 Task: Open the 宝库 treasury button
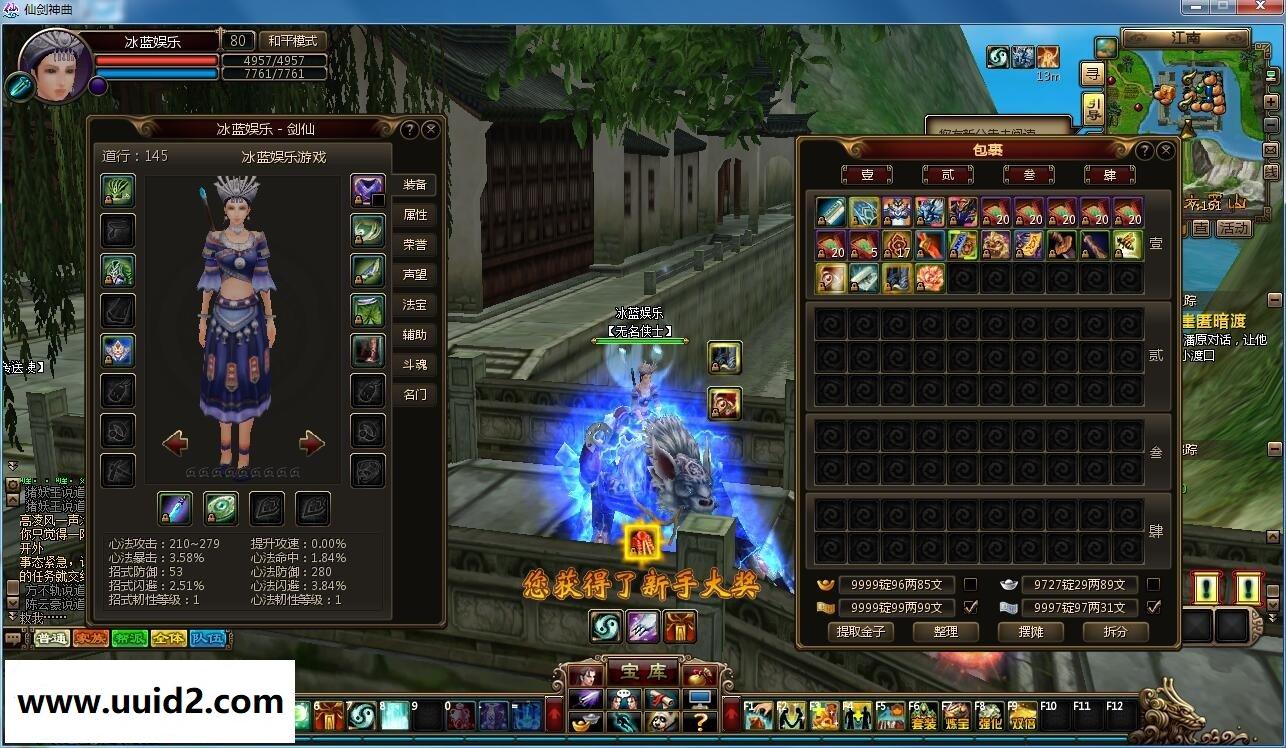(637, 673)
